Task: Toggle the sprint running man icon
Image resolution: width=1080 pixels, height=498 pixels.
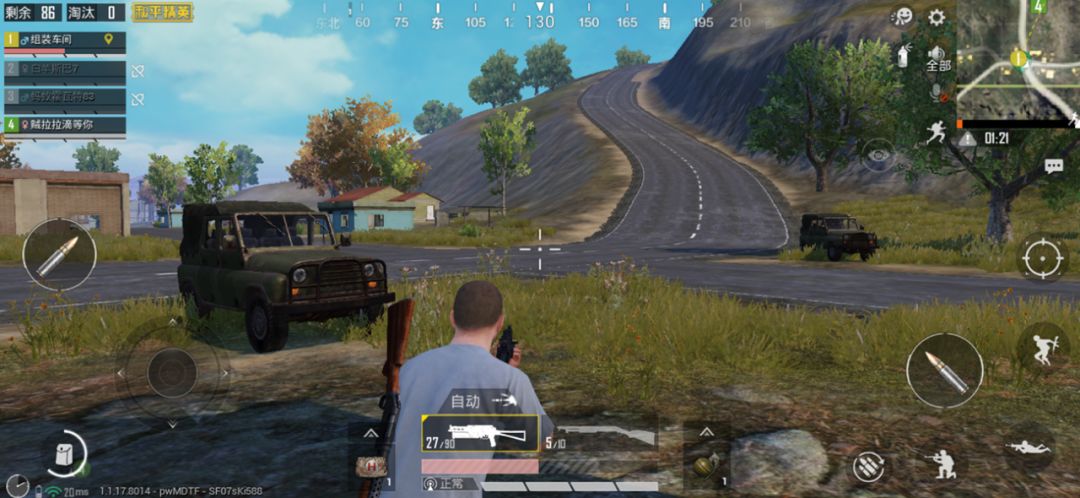Action: point(936,132)
